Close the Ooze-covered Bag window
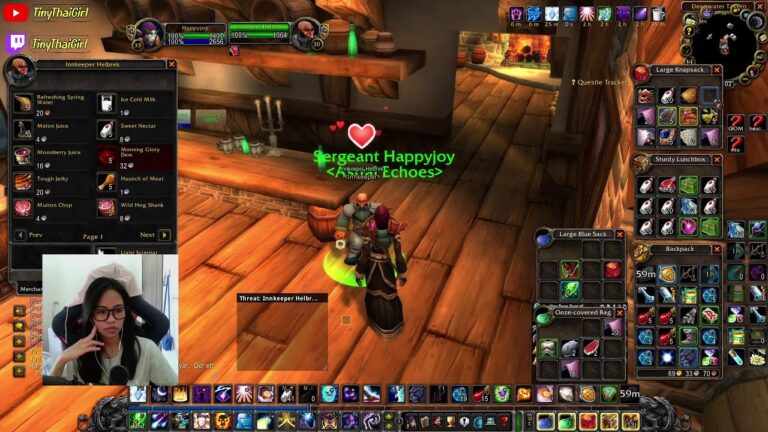The height and width of the screenshot is (432, 768). point(620,314)
